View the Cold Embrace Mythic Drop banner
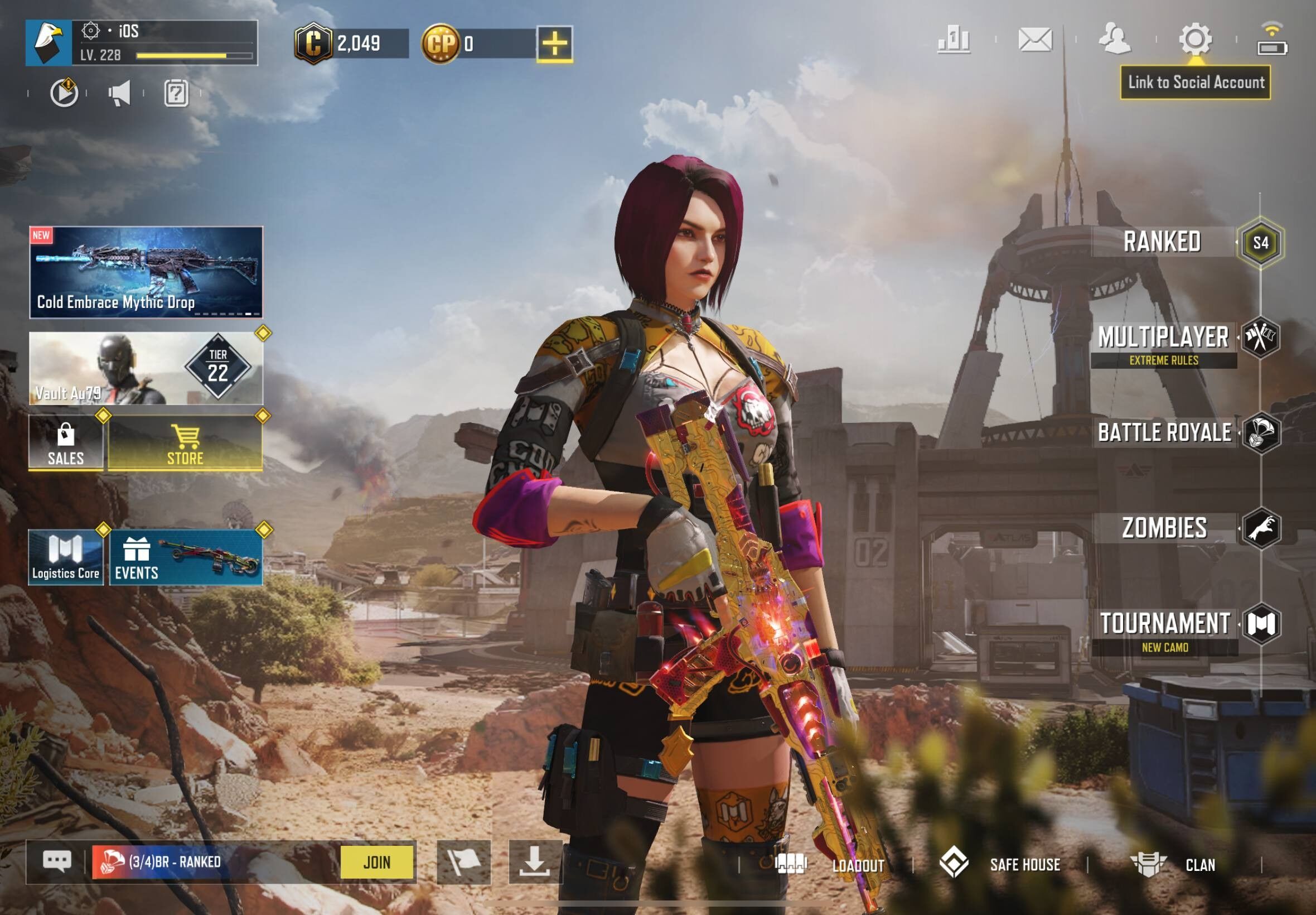Viewport: 1316px width, 915px height. coord(146,272)
